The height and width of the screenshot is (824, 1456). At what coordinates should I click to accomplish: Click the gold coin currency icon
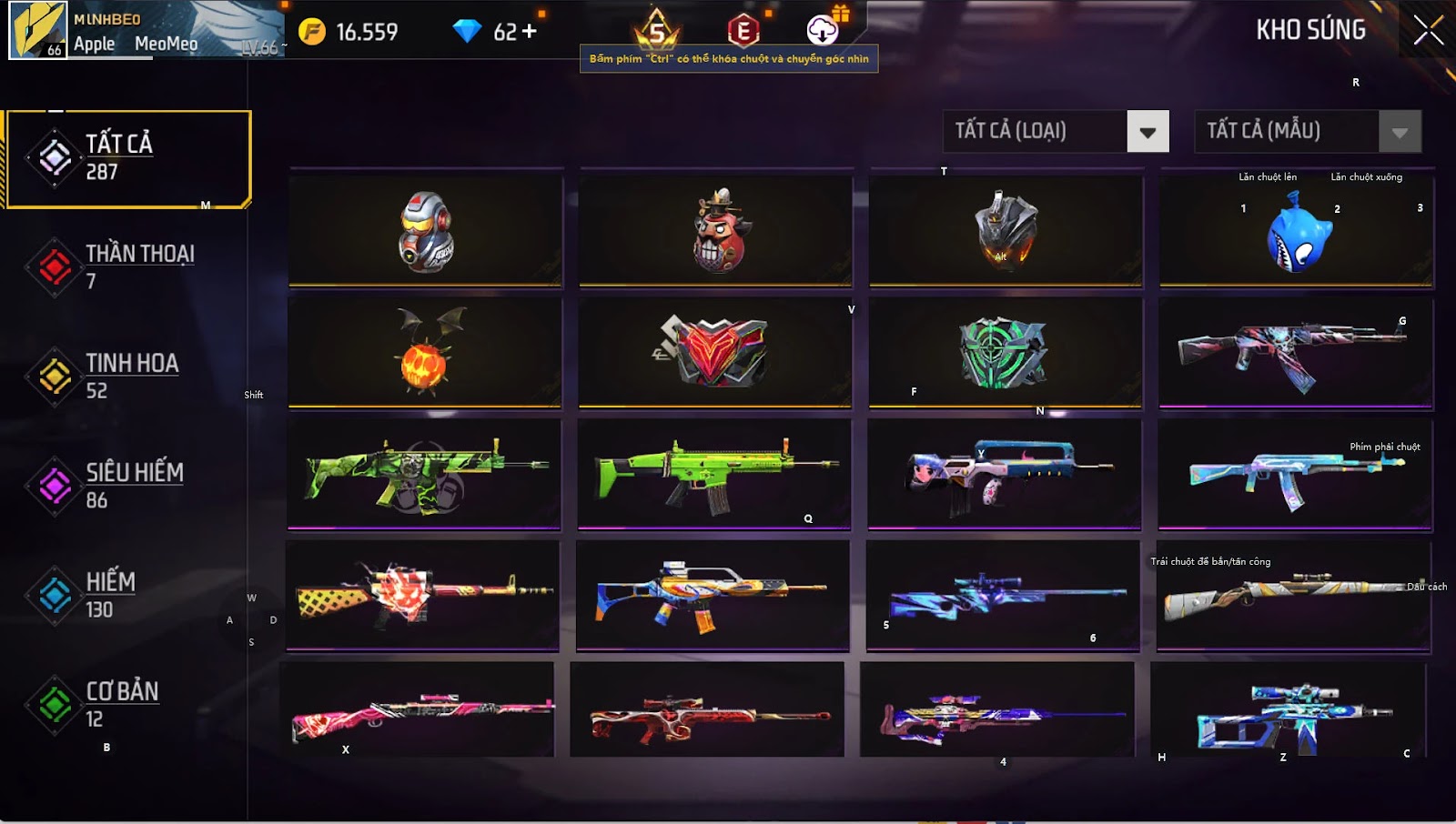(x=312, y=32)
